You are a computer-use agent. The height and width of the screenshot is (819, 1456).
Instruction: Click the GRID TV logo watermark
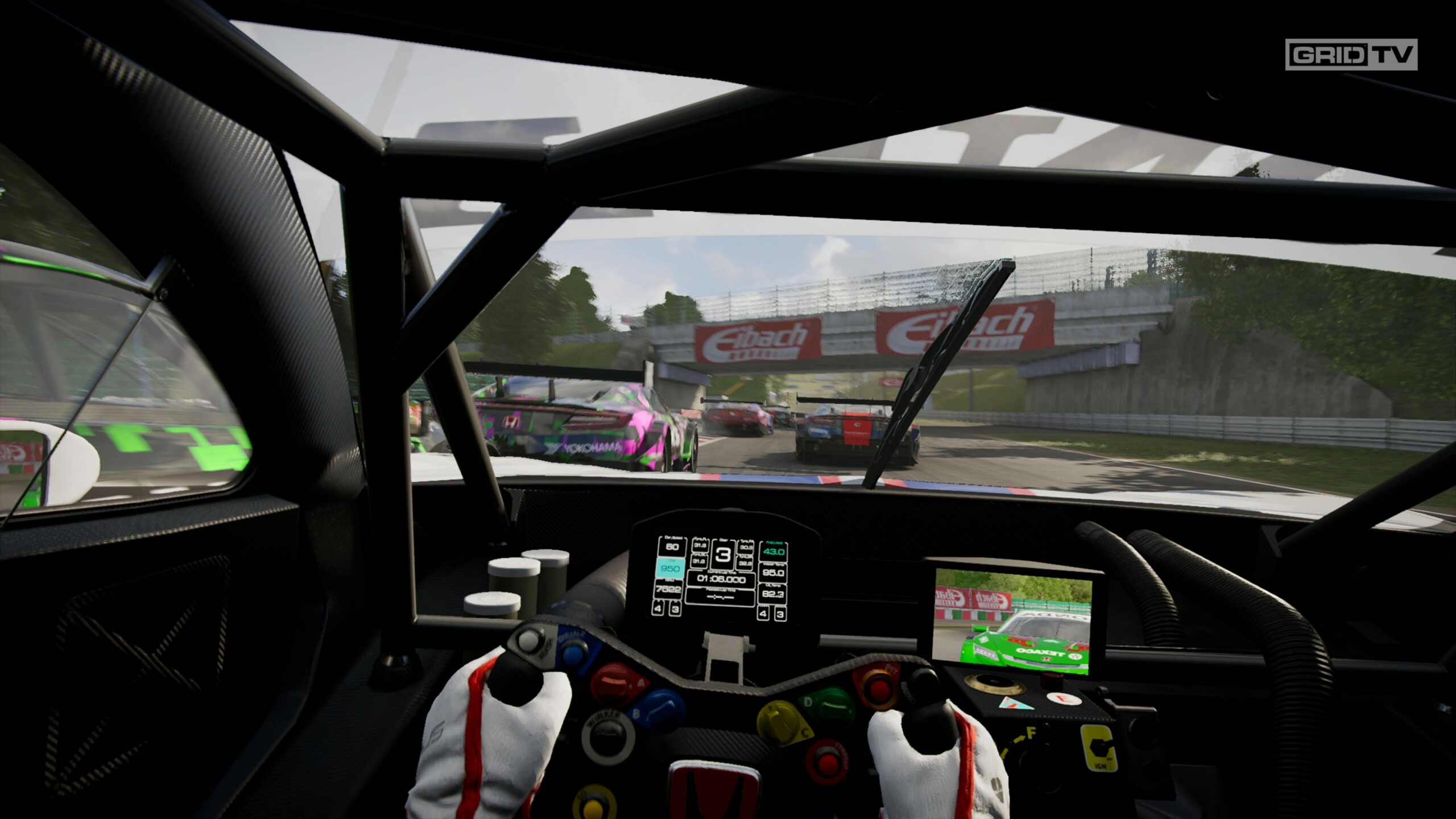coord(1351,55)
